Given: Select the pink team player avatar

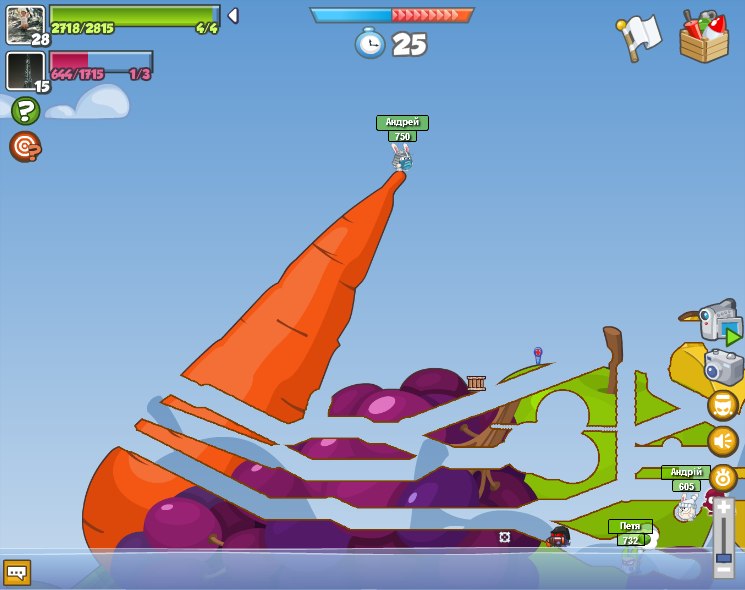Looking at the screenshot, I should coord(25,71).
